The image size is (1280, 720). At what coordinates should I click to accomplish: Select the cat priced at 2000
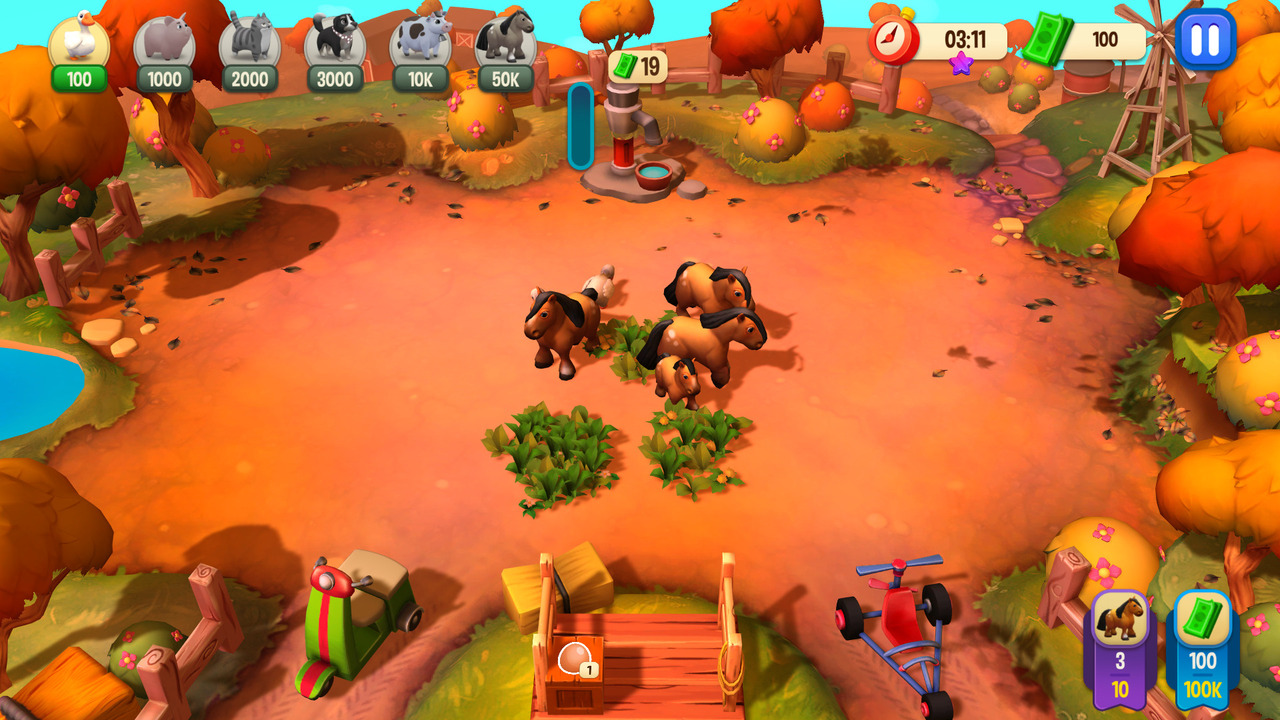coord(250,40)
